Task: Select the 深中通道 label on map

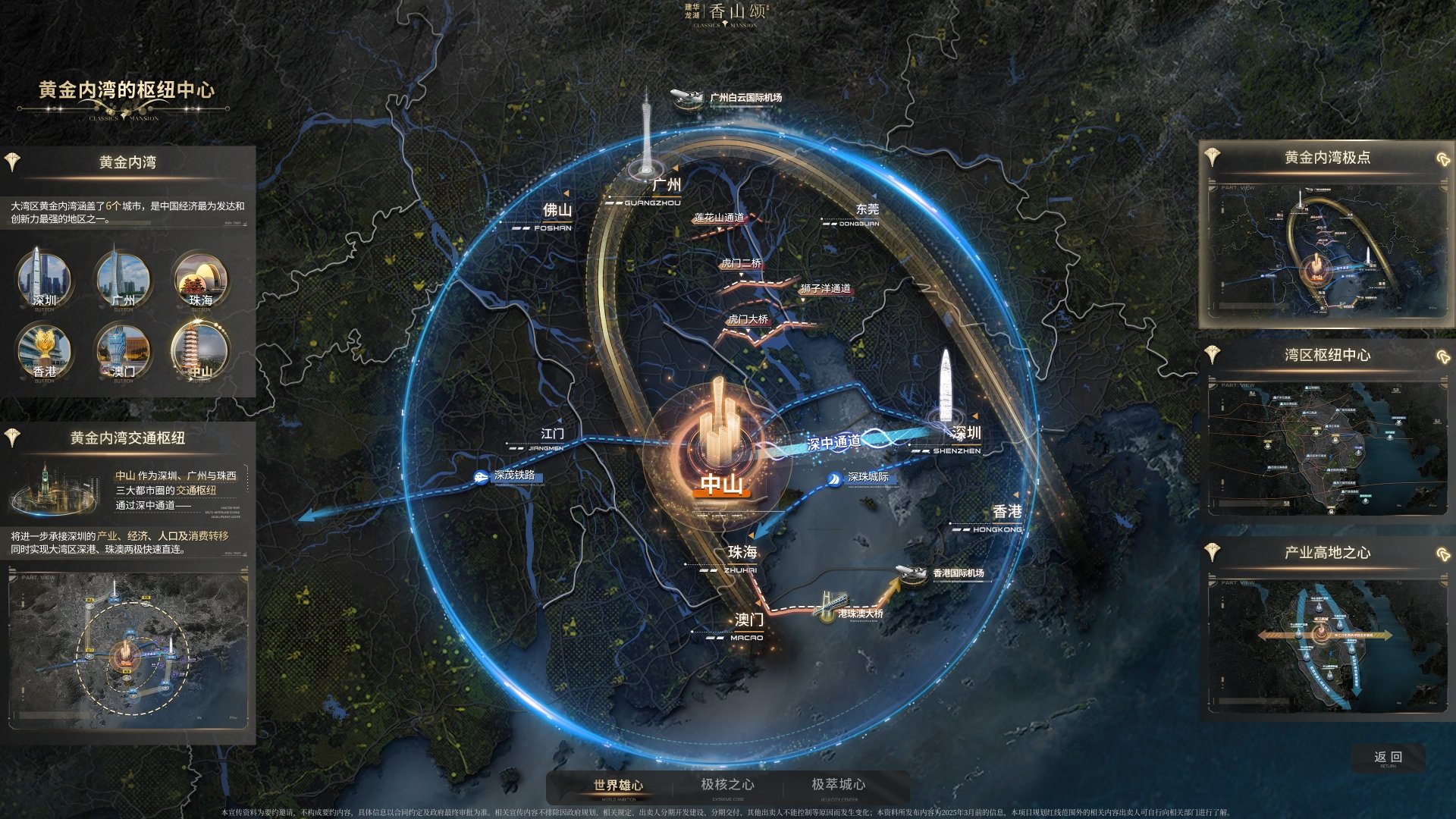Action: pos(834,442)
